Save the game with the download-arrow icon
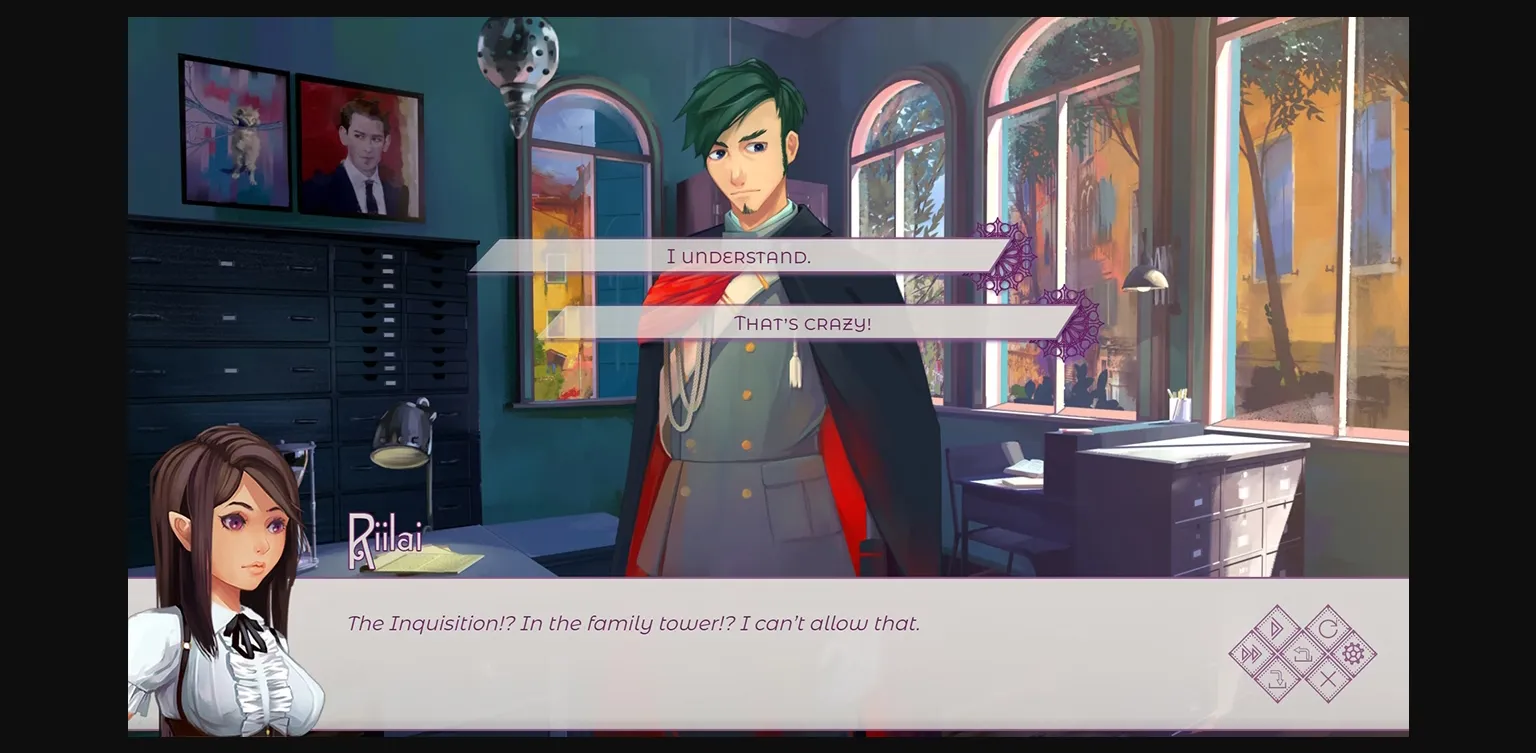Screen dimensions: 1536x753 (1277, 678)
